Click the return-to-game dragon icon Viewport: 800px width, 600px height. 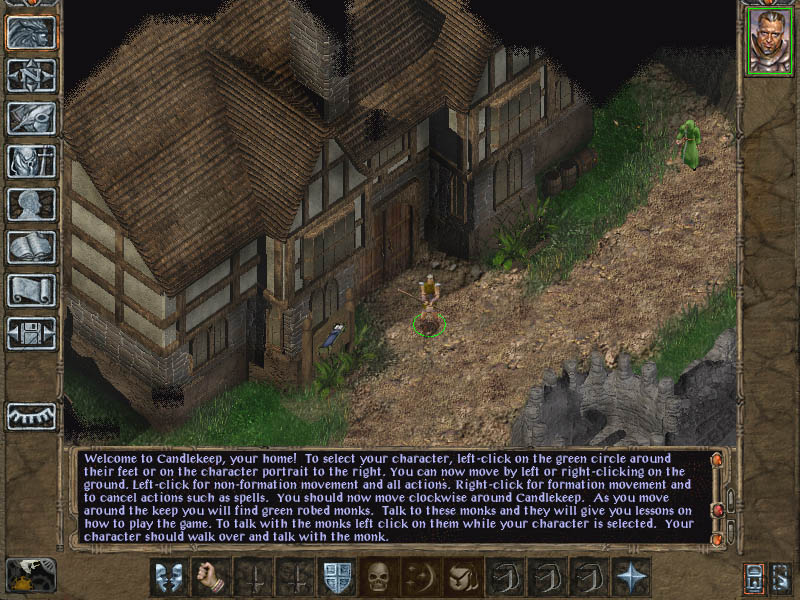pos(31,32)
